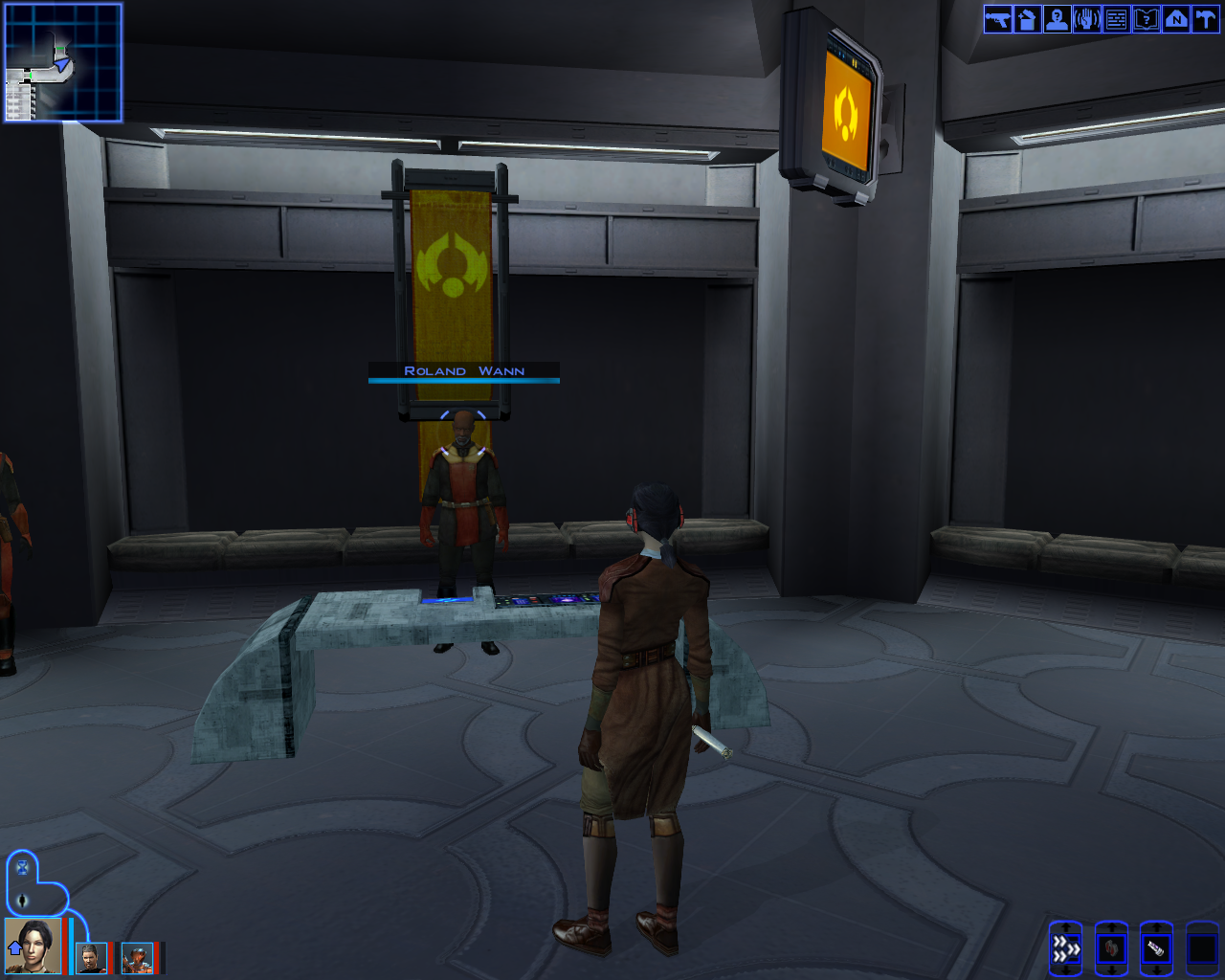This screenshot has width=1225, height=980.
Task: Open the Map screen
Action: [x=1175, y=18]
